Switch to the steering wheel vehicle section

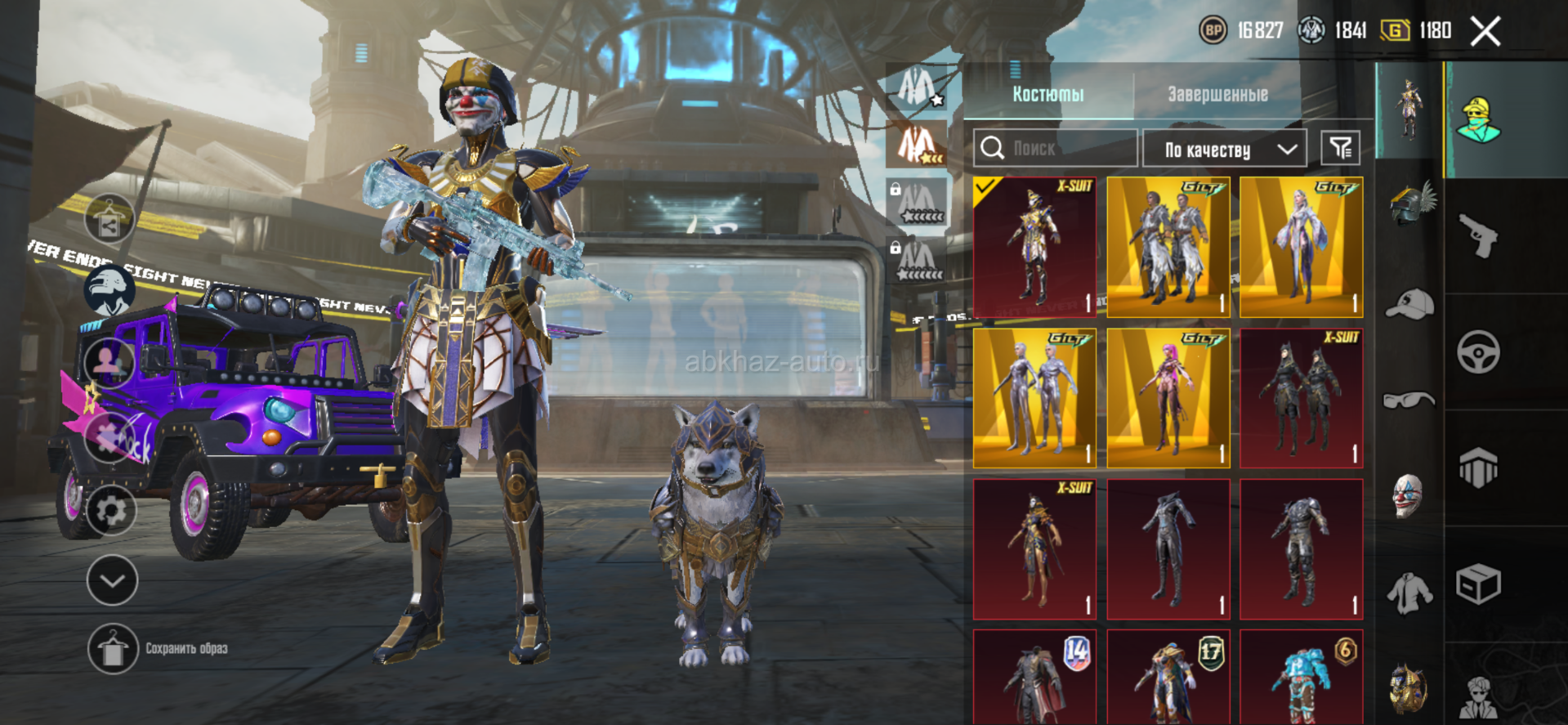point(1478,352)
